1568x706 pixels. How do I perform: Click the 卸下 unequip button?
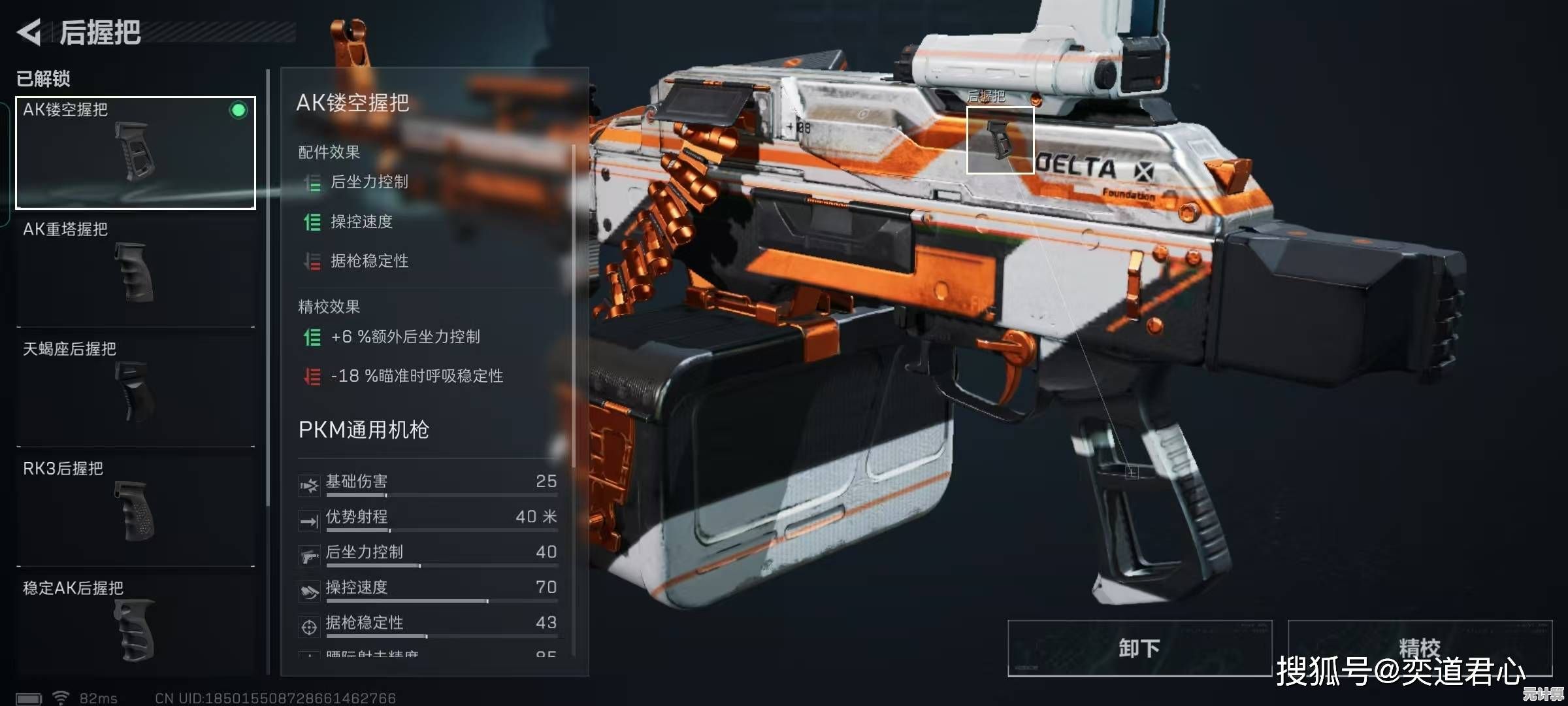1139,648
